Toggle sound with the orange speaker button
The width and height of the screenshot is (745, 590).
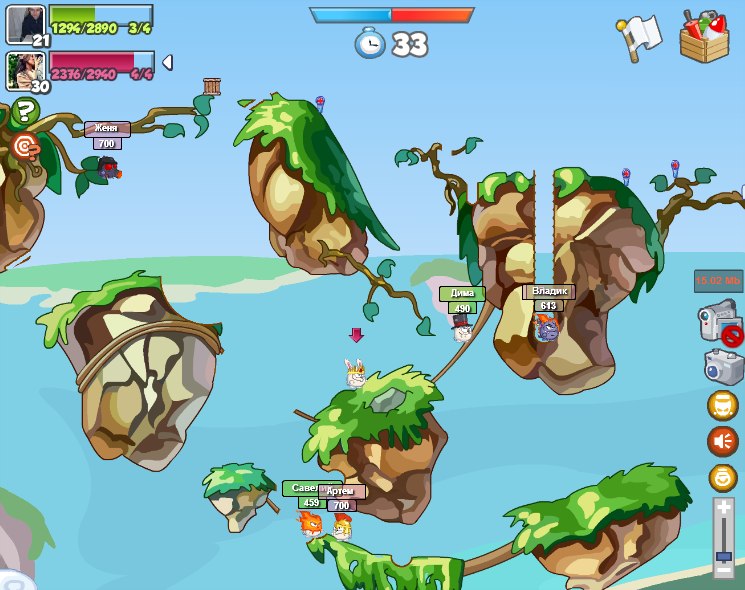722,440
